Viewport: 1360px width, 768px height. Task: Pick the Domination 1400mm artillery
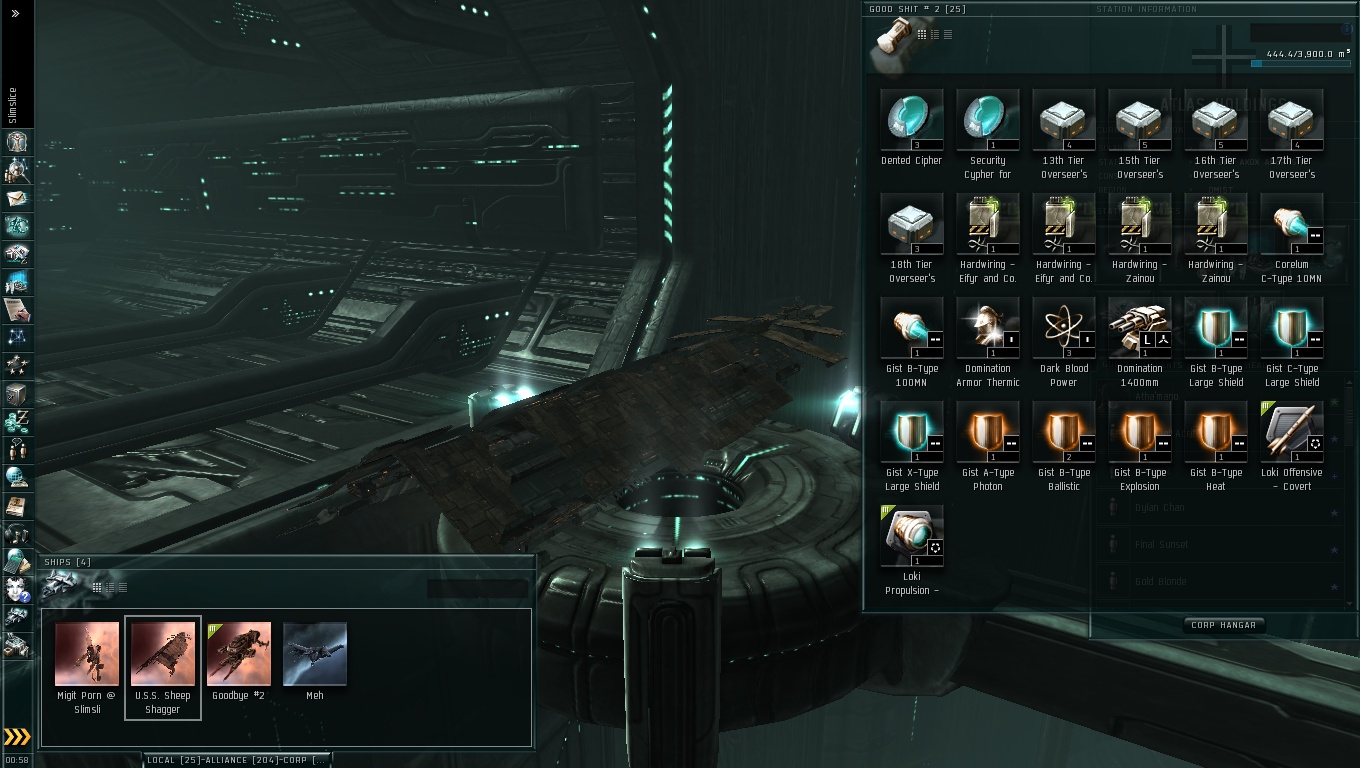[1139, 328]
